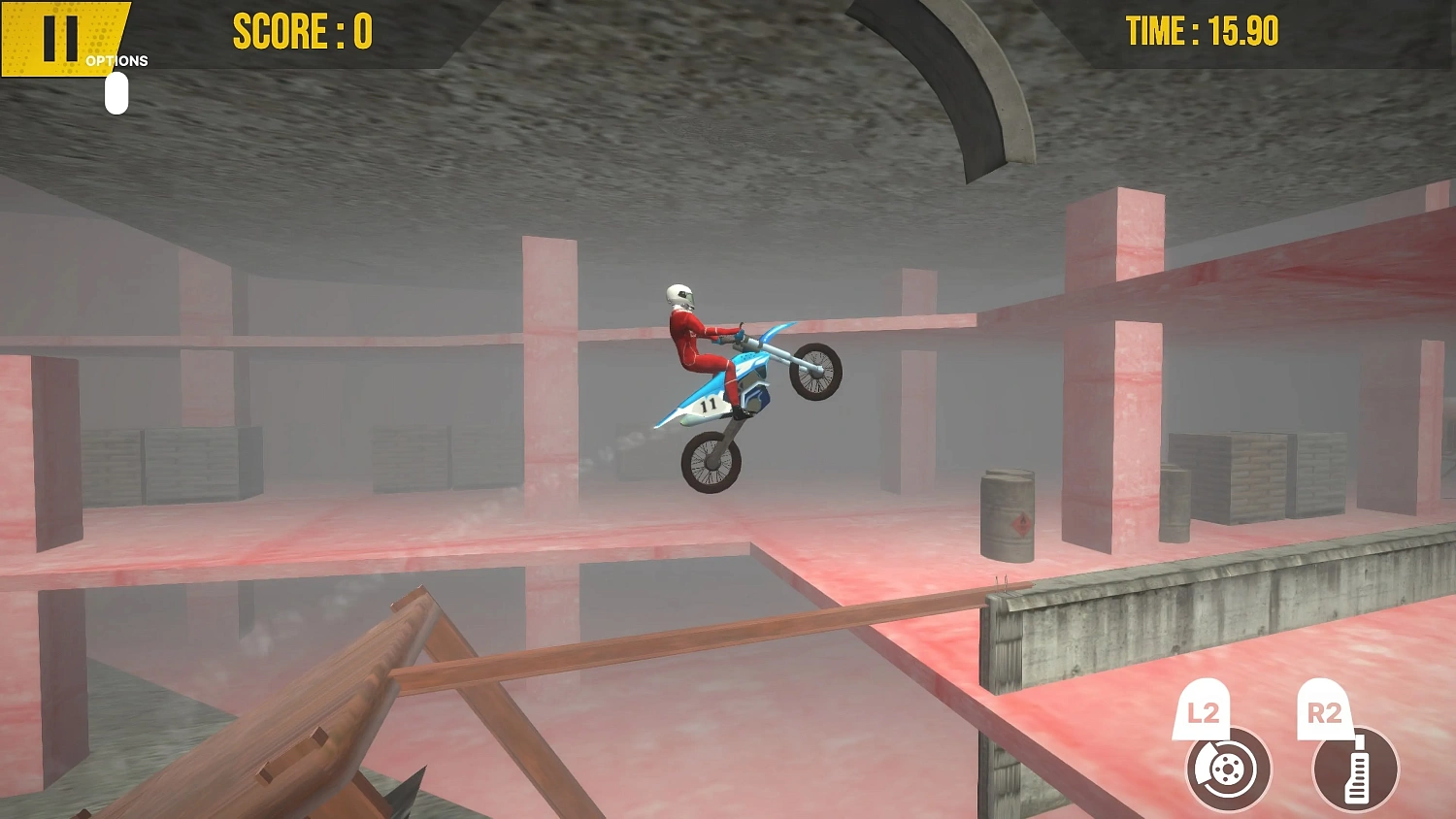
Task: Select the OPTIONS label text
Action: [116, 60]
